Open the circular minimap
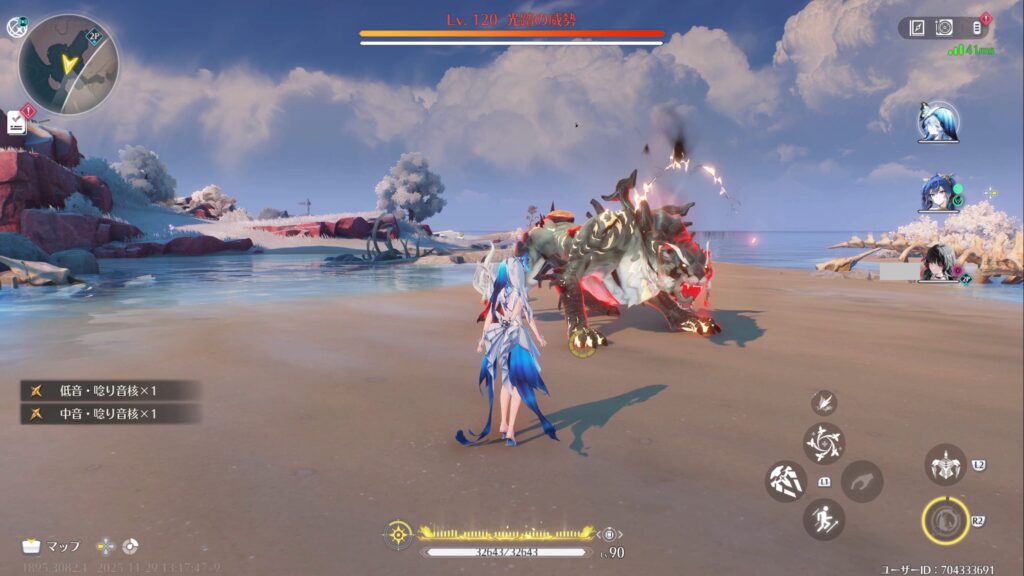1024x576 pixels. point(68,64)
